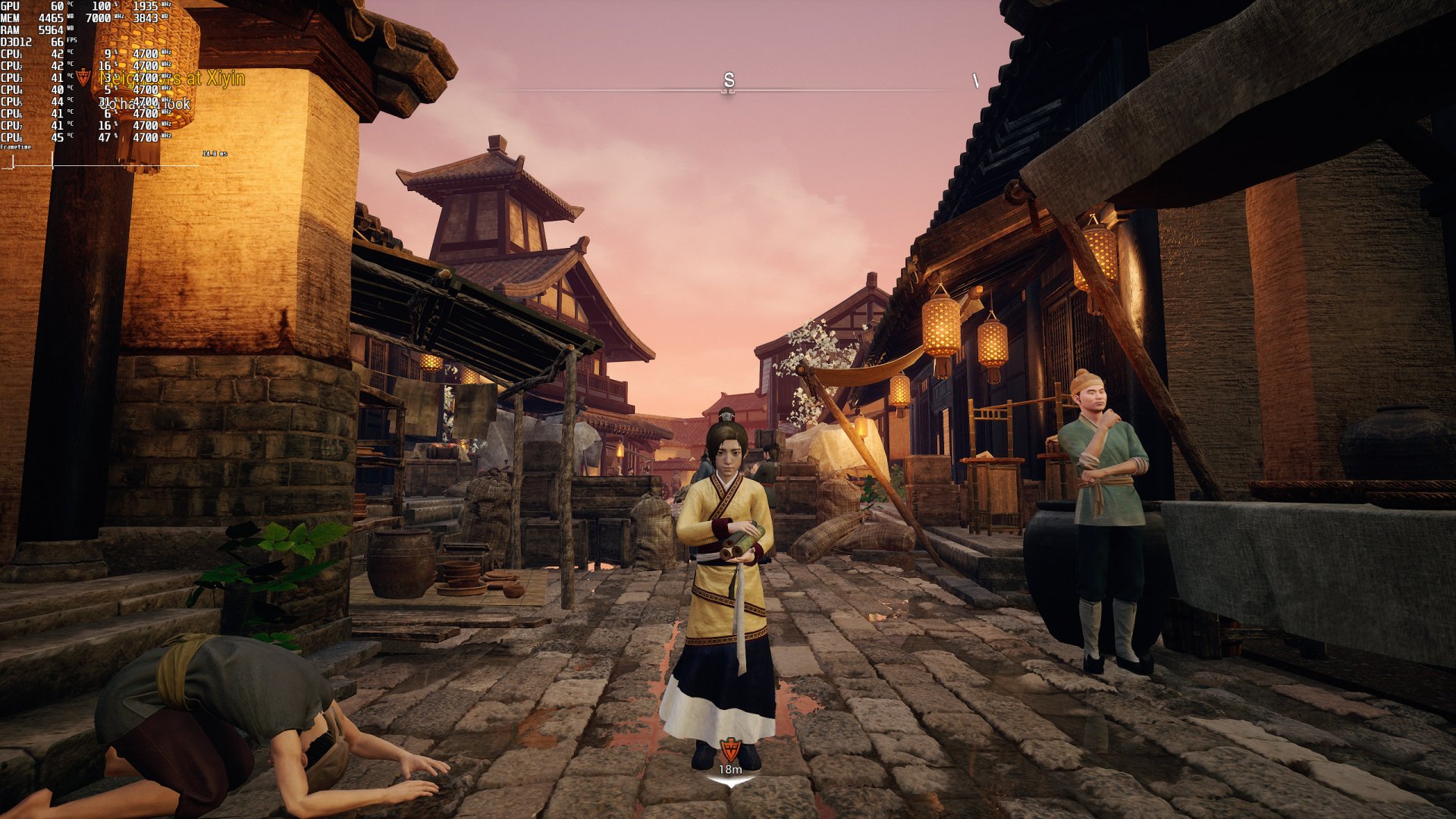
Task: Click the shield icon beside "Neighbours at Xiyin"
Action: (83, 75)
